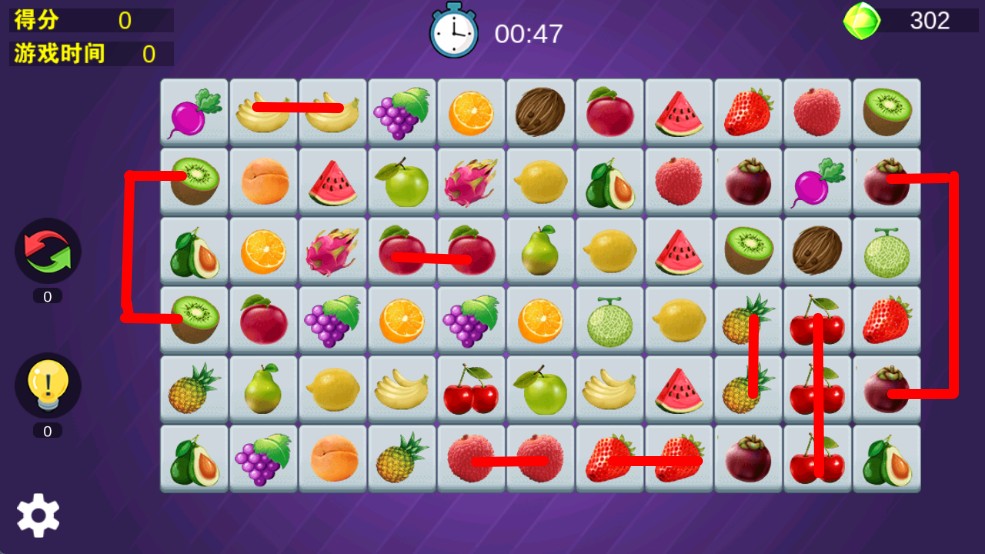The width and height of the screenshot is (985, 554).
Task: Pick the melon tile beside the coconut
Action: pos(886,251)
